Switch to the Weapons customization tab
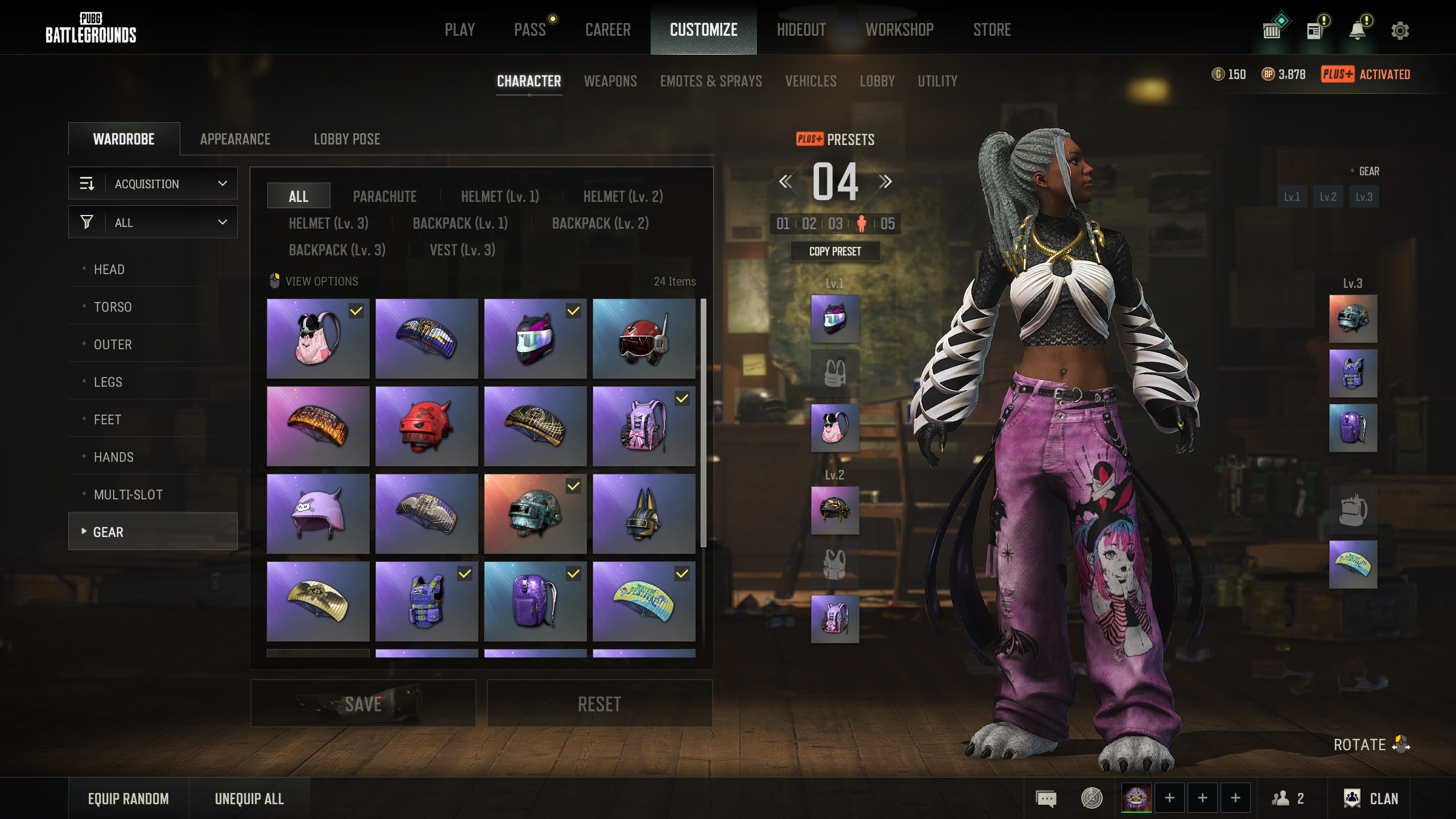 point(610,81)
